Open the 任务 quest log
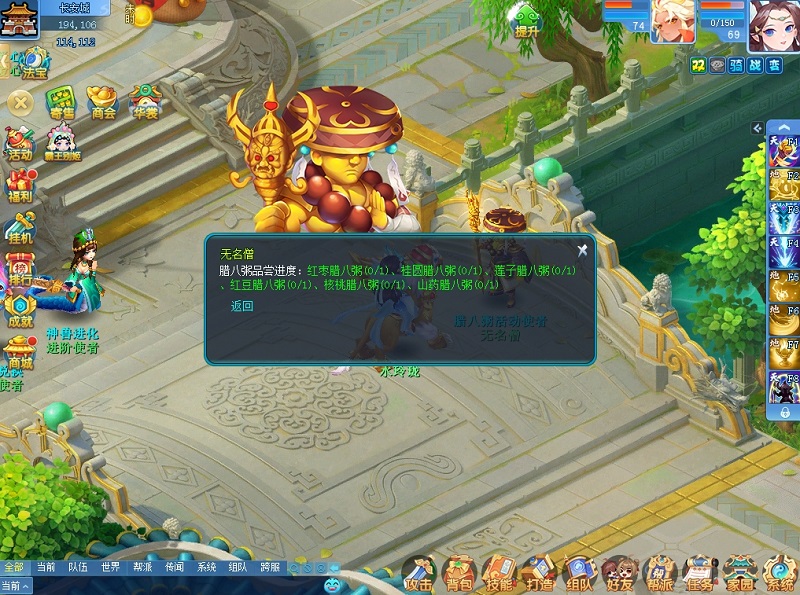 click(700, 574)
